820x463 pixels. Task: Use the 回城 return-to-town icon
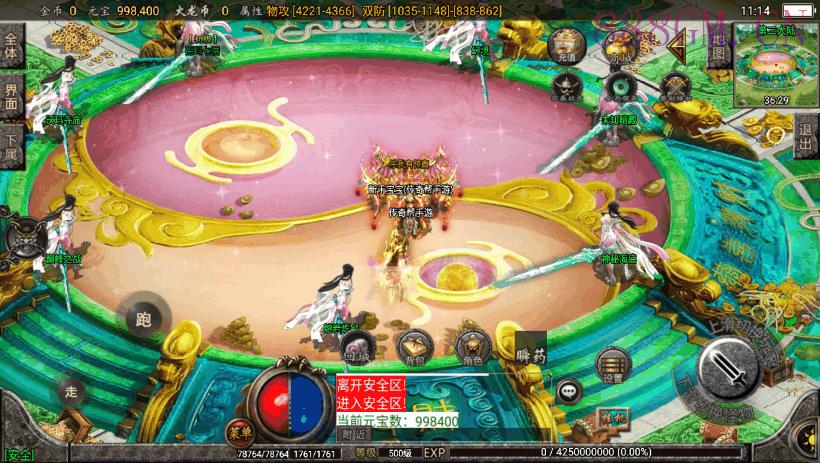pyautogui.click(x=357, y=345)
